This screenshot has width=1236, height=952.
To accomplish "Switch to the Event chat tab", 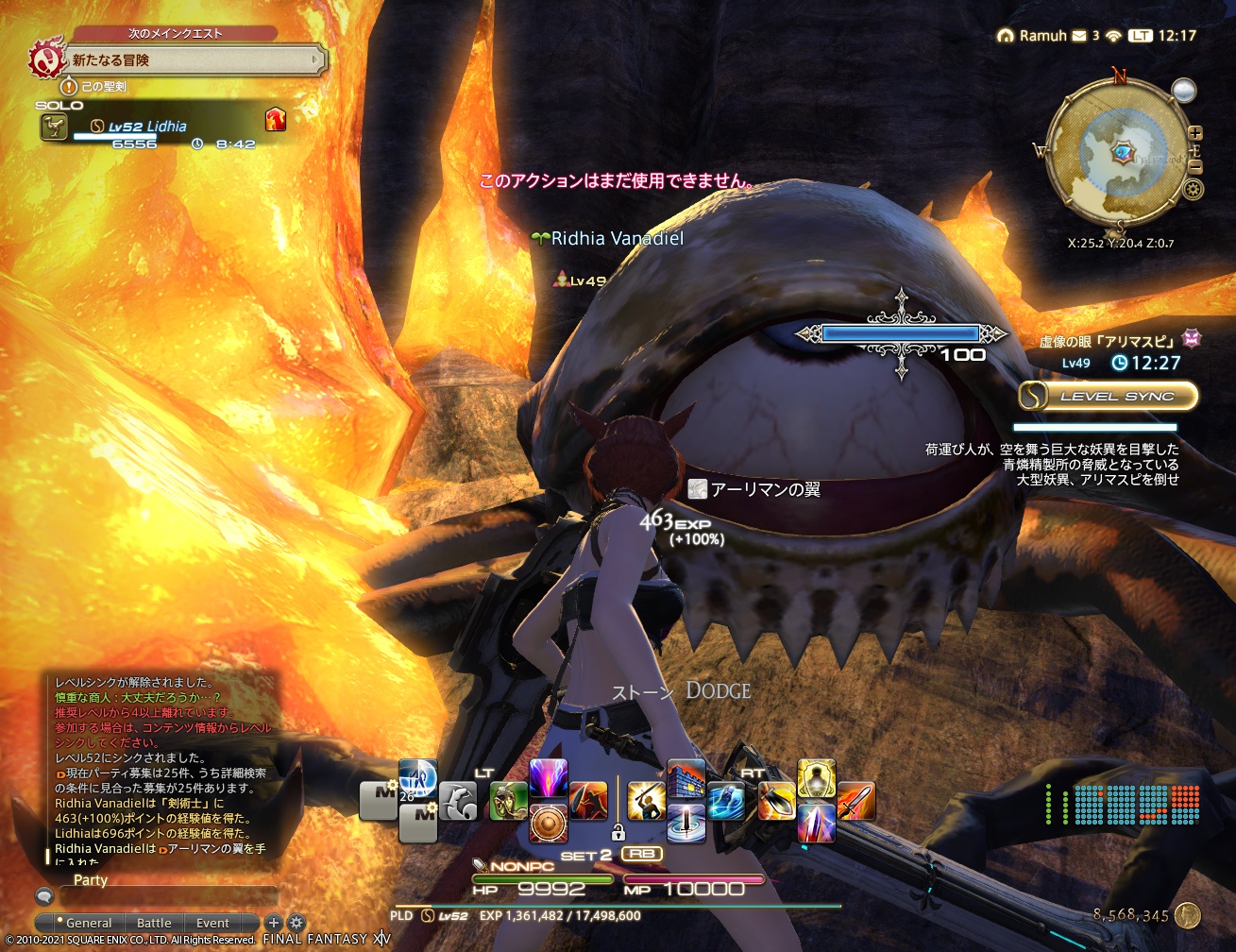I will [x=212, y=923].
